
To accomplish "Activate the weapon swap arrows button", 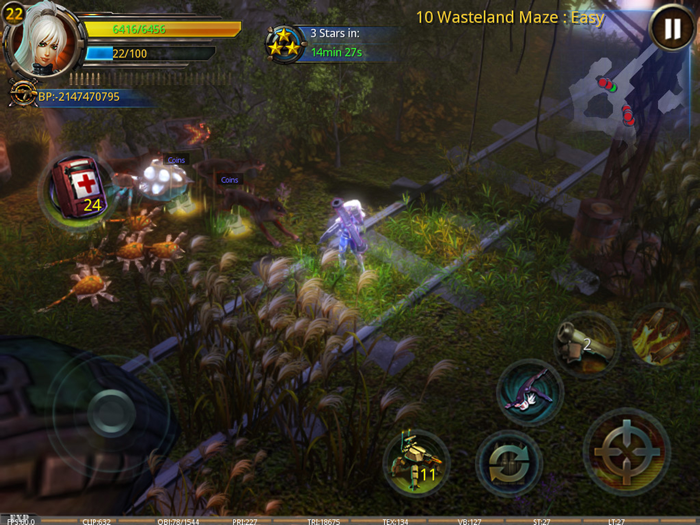I will pos(509,463).
